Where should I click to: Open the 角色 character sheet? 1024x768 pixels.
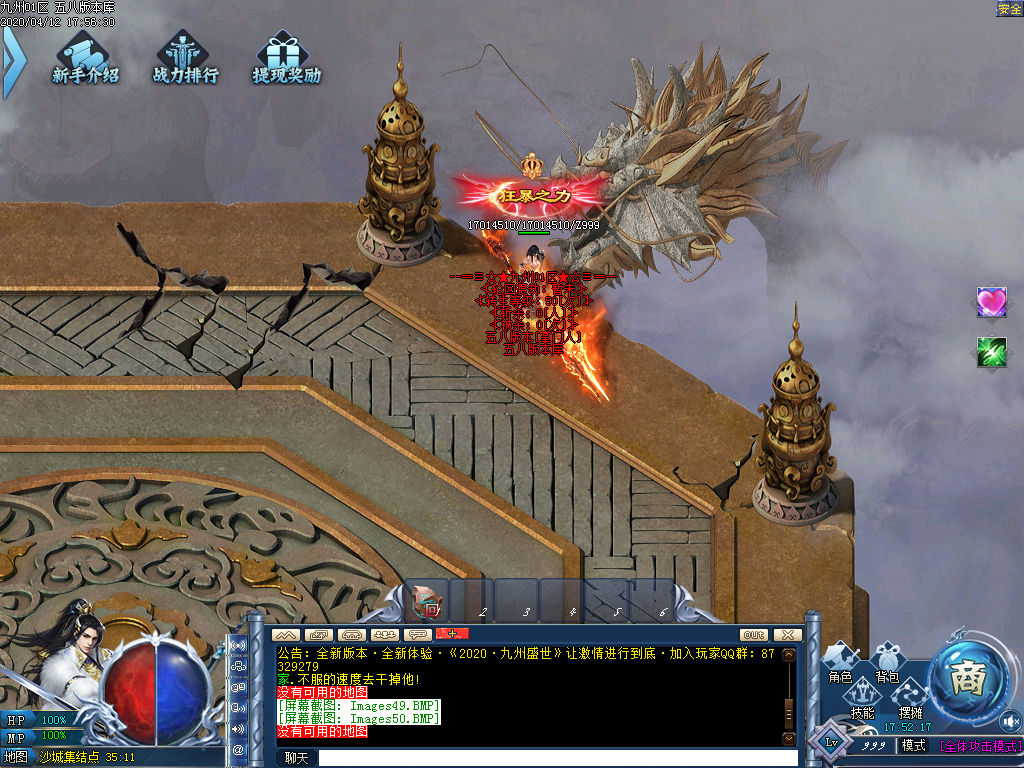[840, 663]
